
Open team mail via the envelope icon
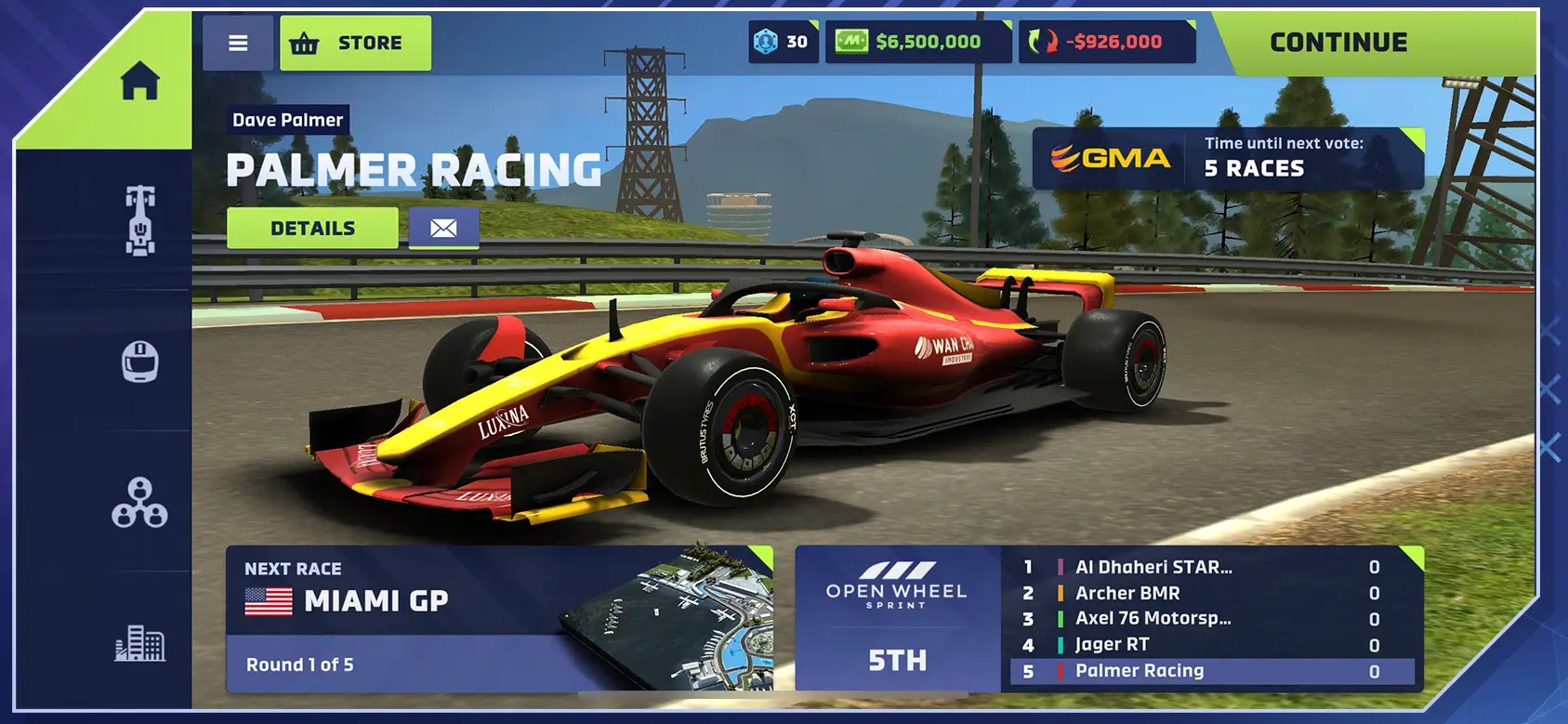pyautogui.click(x=443, y=227)
